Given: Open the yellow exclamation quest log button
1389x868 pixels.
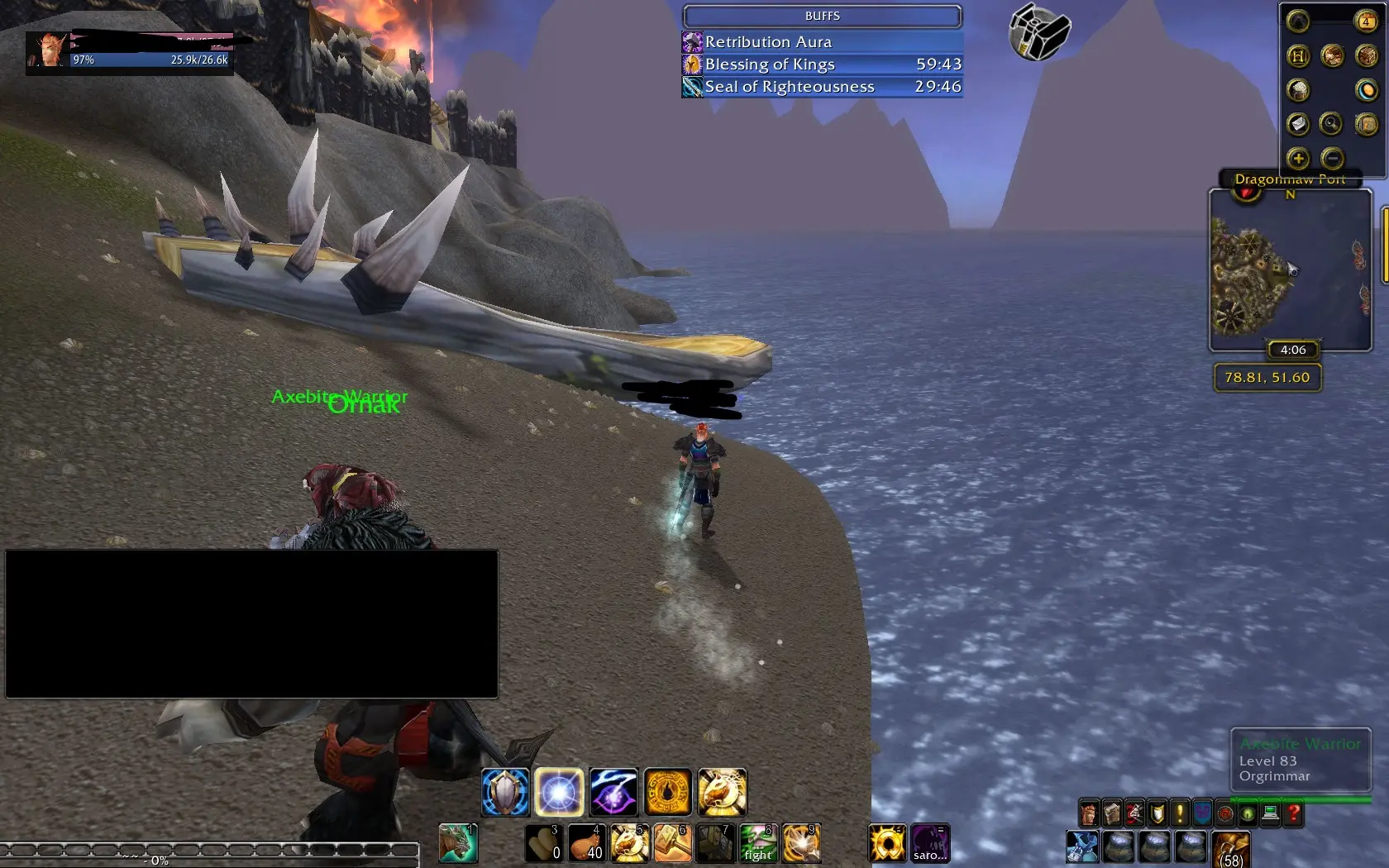Looking at the screenshot, I should (1180, 814).
